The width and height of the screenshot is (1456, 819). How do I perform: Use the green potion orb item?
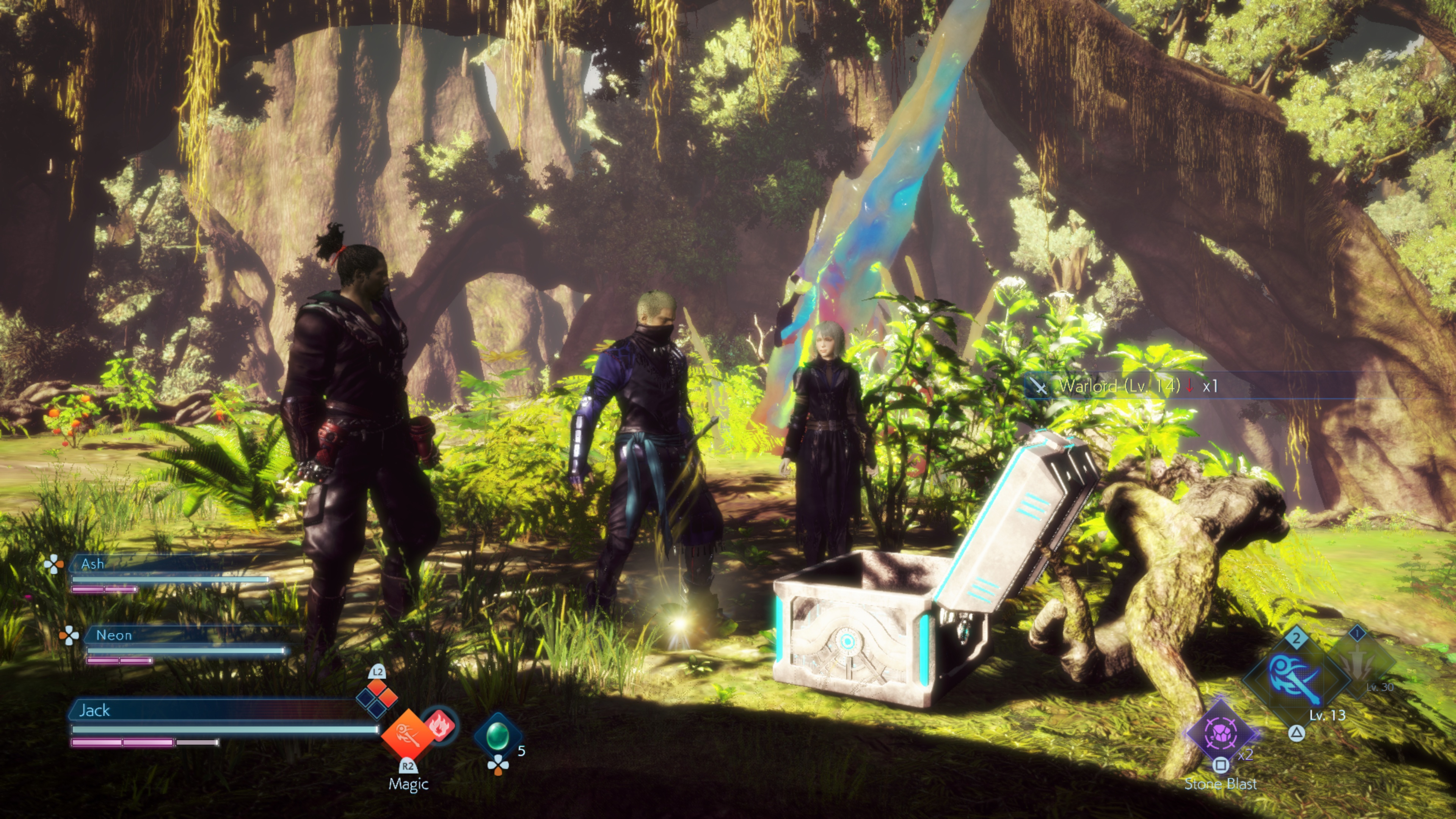coord(497,735)
